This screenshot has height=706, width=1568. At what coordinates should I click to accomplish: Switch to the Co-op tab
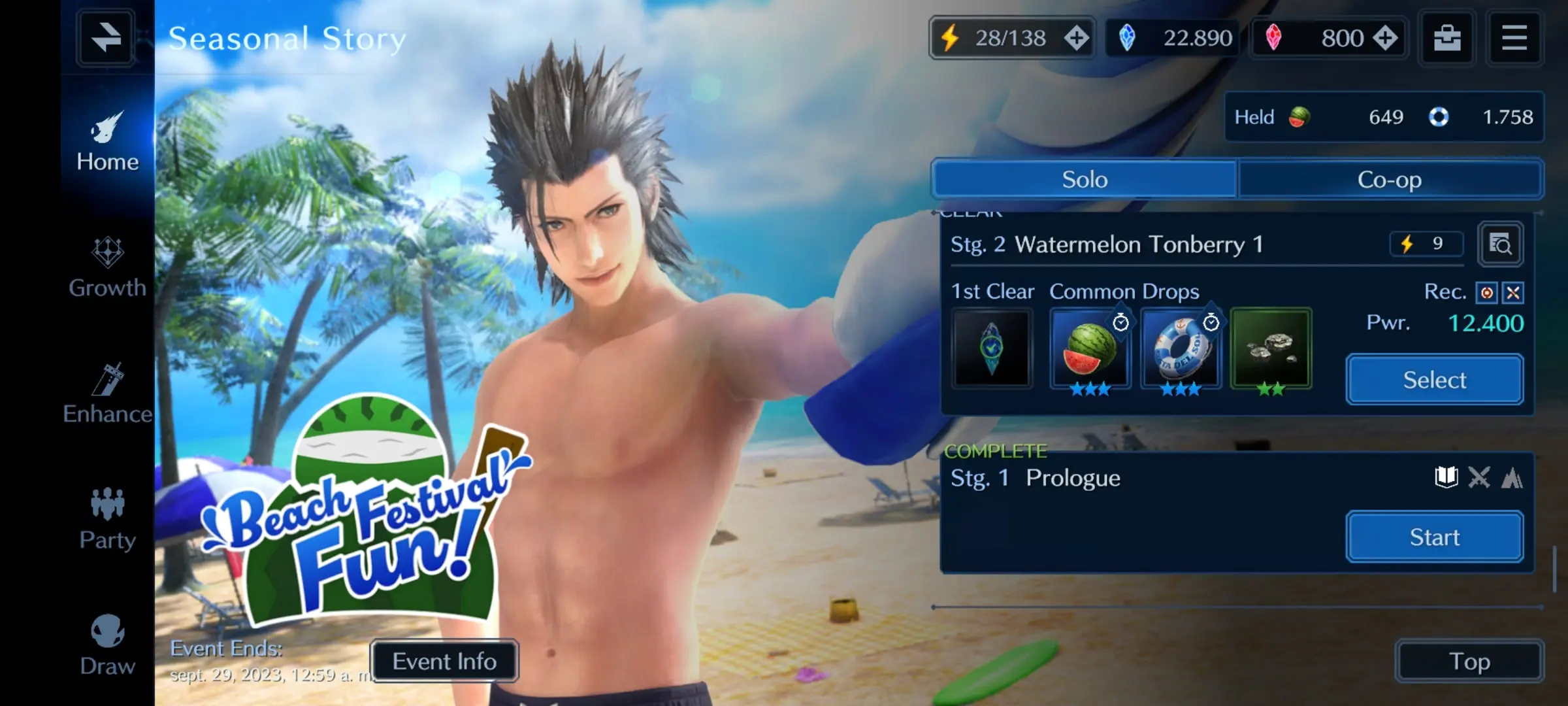coord(1390,179)
